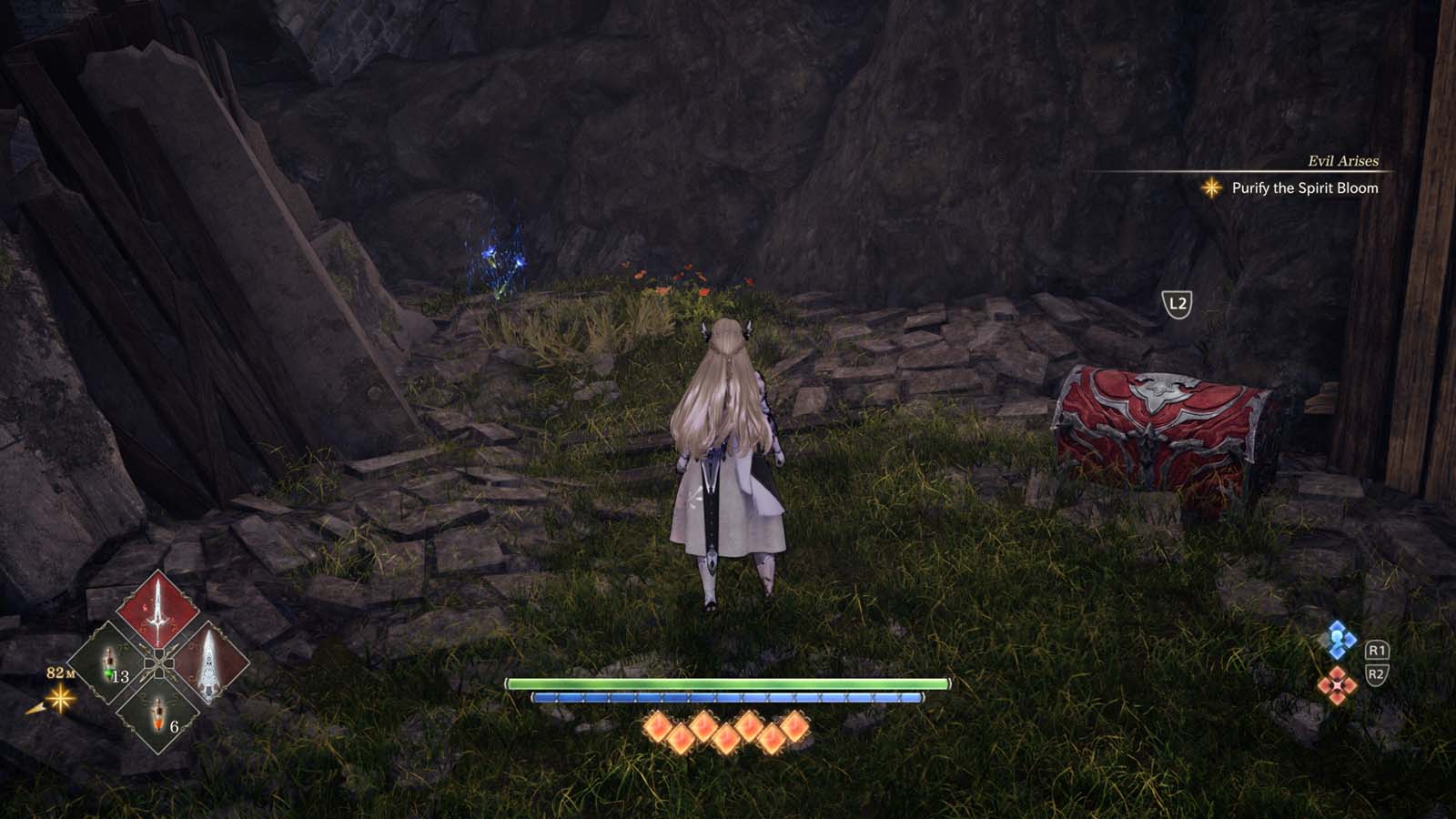Expand the weapon selection wheel center cross
Screen dimensions: 1456x819
click(160, 664)
